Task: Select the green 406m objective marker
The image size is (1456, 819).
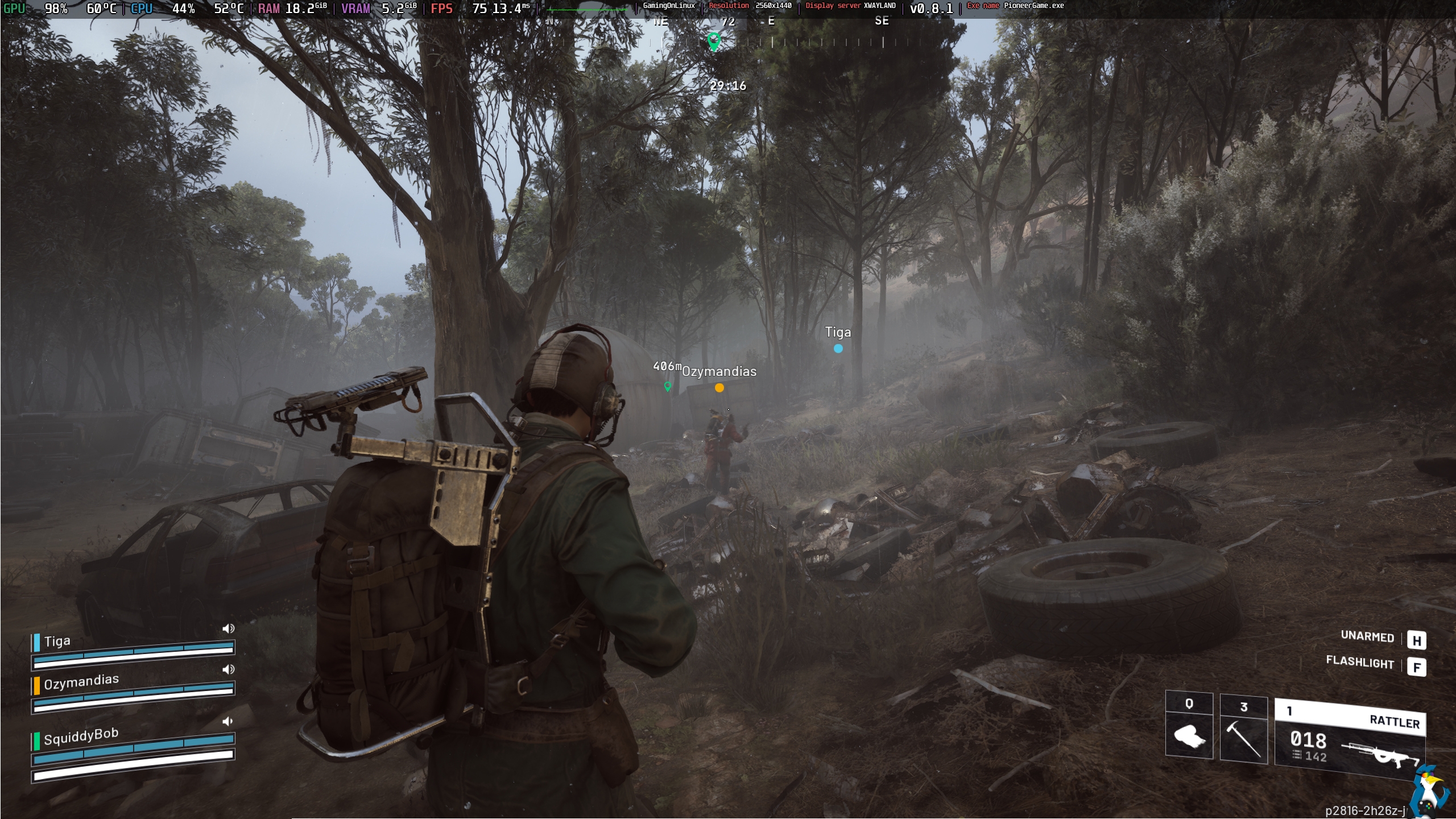Action: tap(668, 386)
